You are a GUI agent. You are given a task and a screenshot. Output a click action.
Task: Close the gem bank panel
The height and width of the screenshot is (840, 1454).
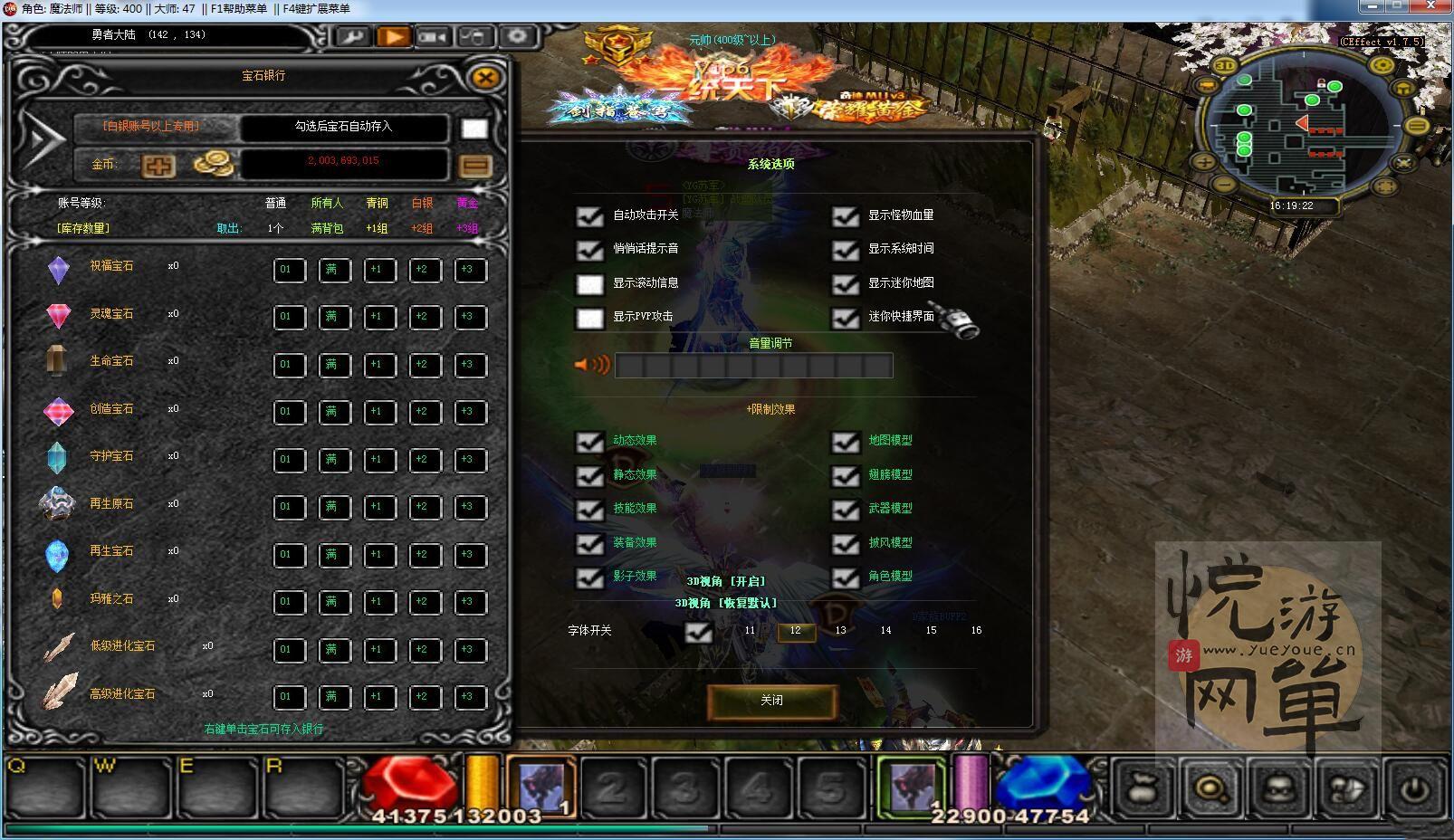tap(485, 78)
